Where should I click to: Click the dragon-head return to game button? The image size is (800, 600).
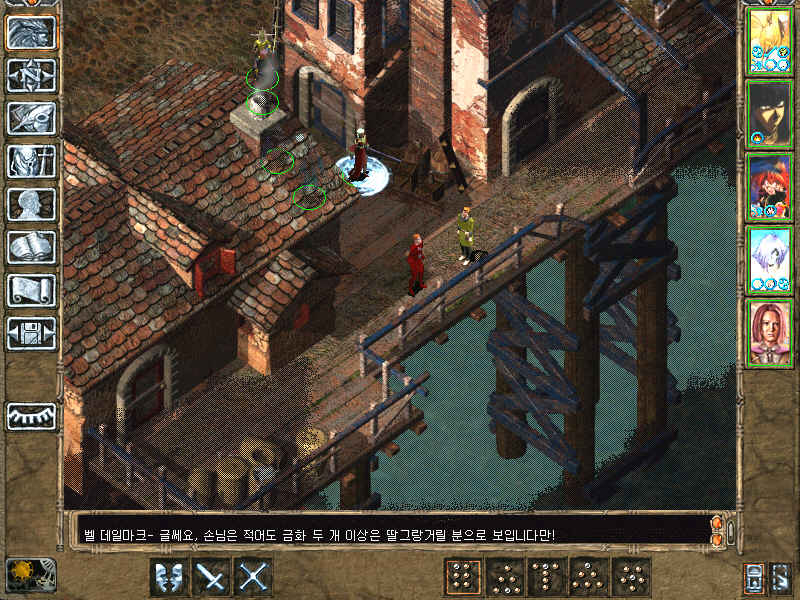[31, 32]
